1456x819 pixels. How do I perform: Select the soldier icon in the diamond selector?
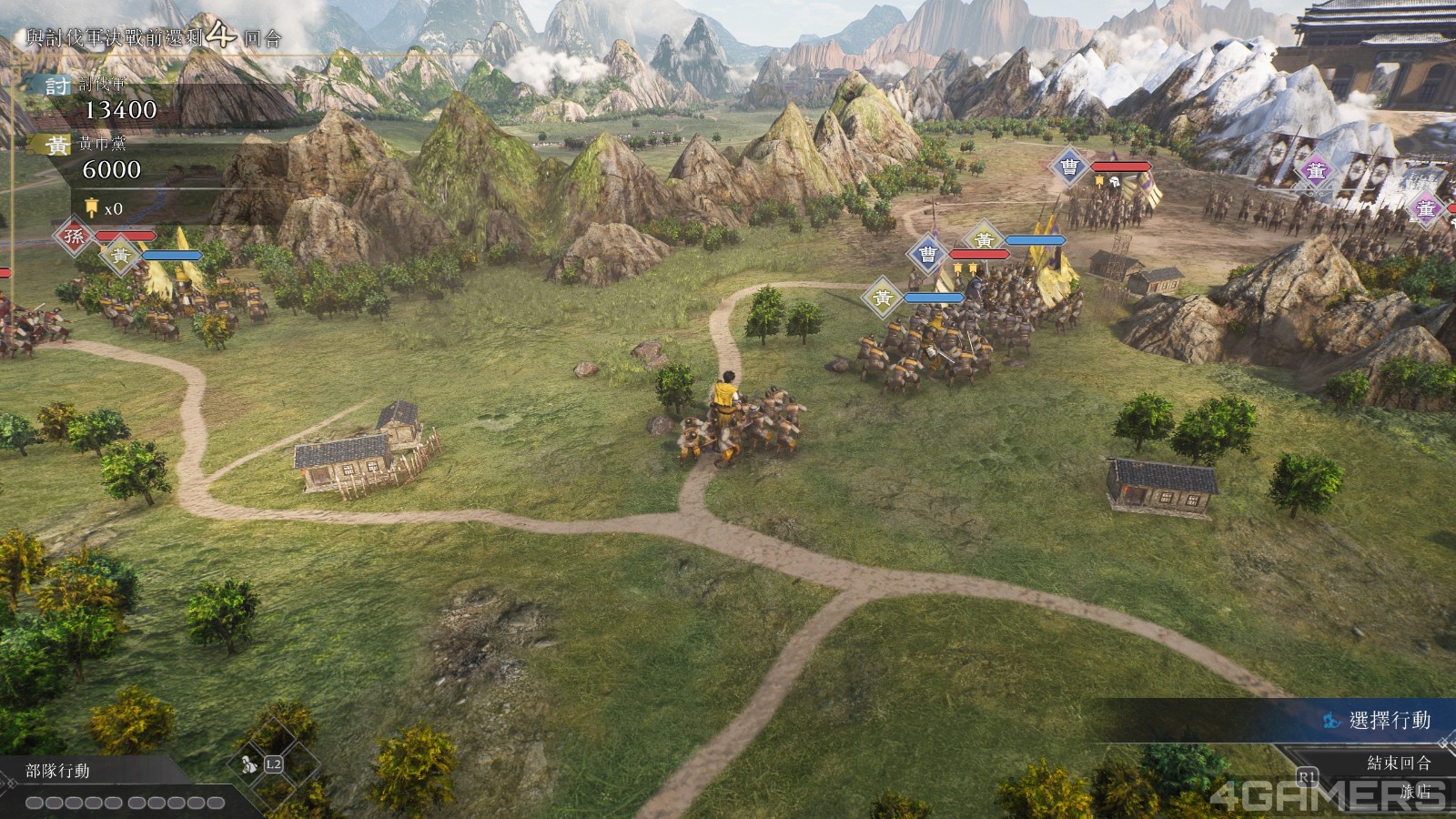[x=248, y=766]
